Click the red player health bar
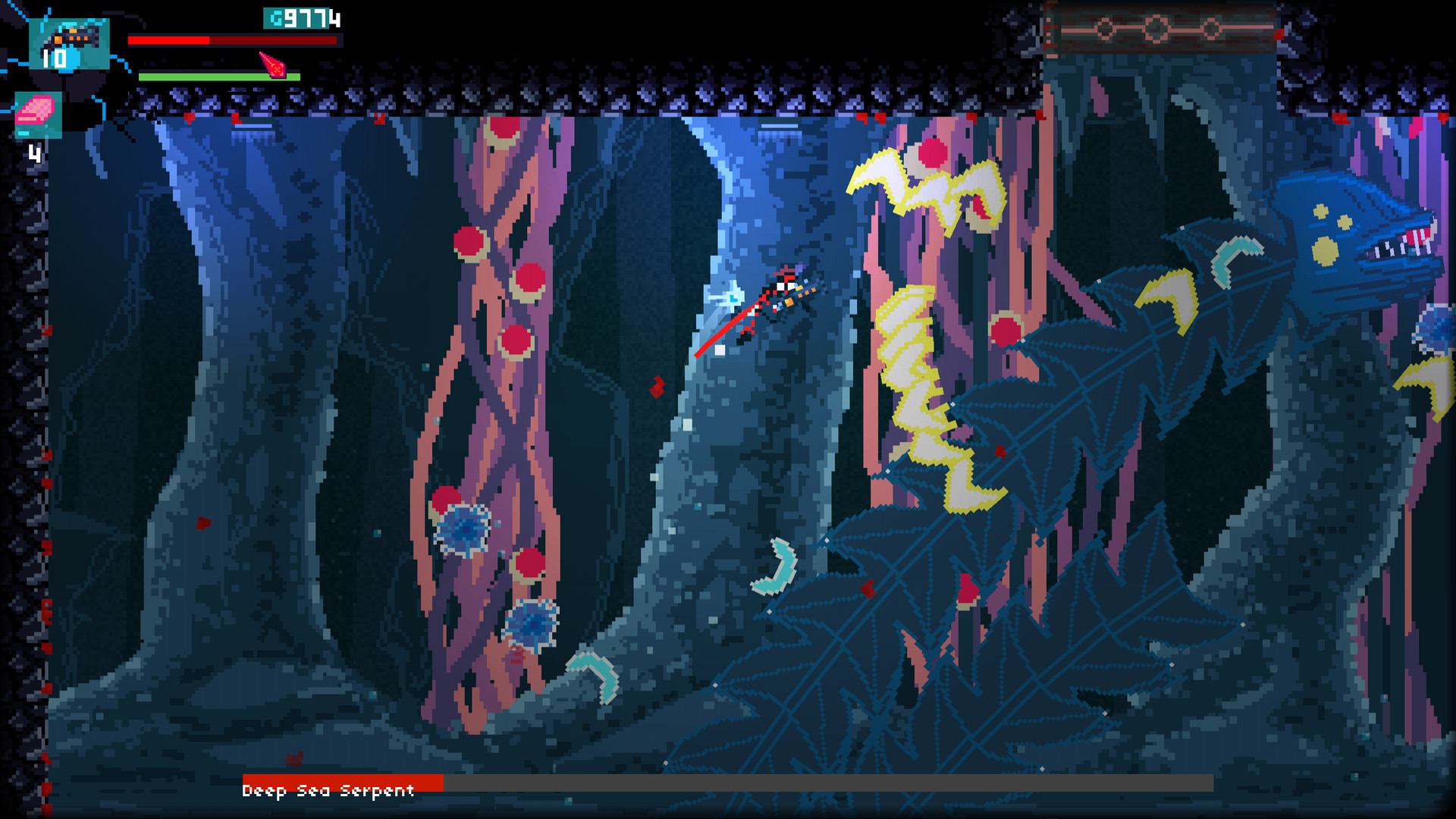This screenshot has height=819, width=1456. (169, 40)
